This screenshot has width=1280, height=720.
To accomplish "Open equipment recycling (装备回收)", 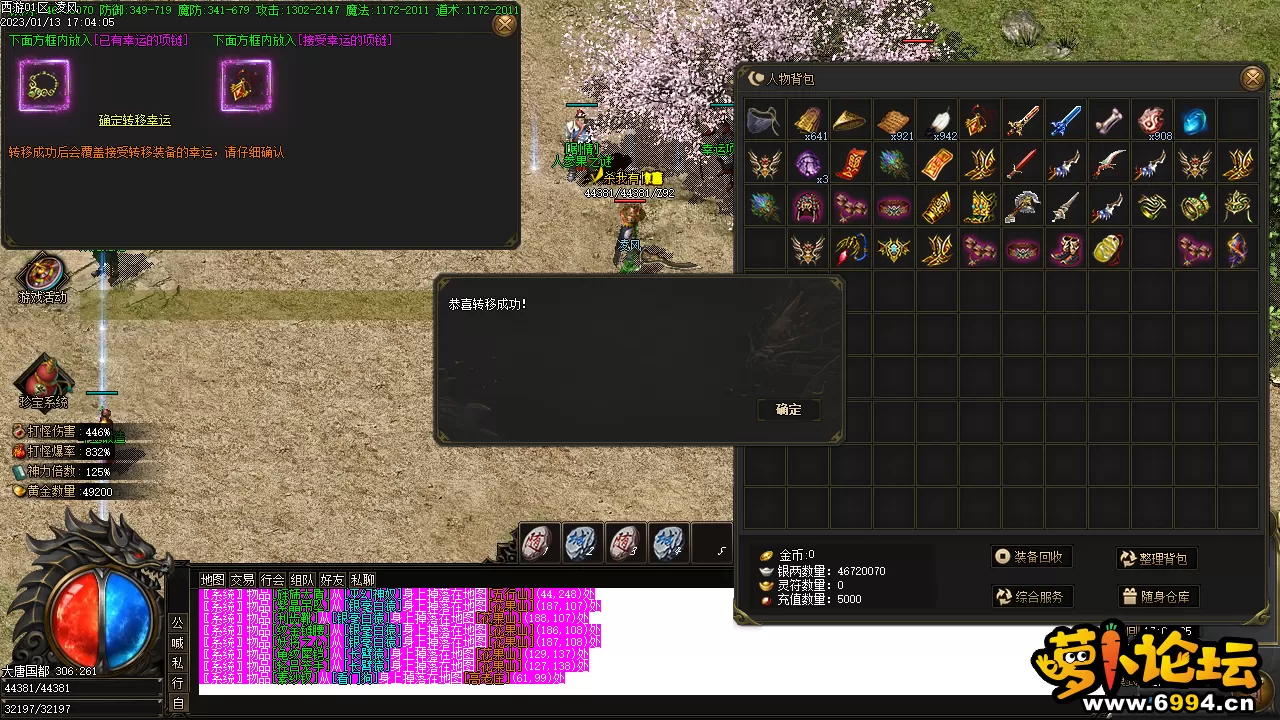I will point(1031,557).
